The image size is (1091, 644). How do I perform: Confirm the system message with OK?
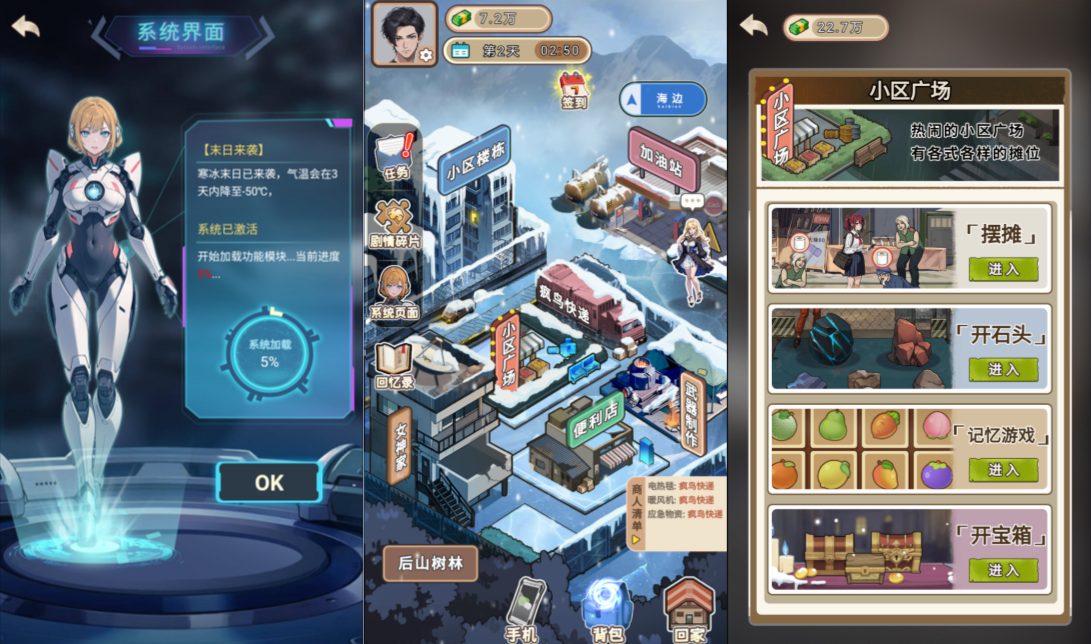pyautogui.click(x=268, y=482)
